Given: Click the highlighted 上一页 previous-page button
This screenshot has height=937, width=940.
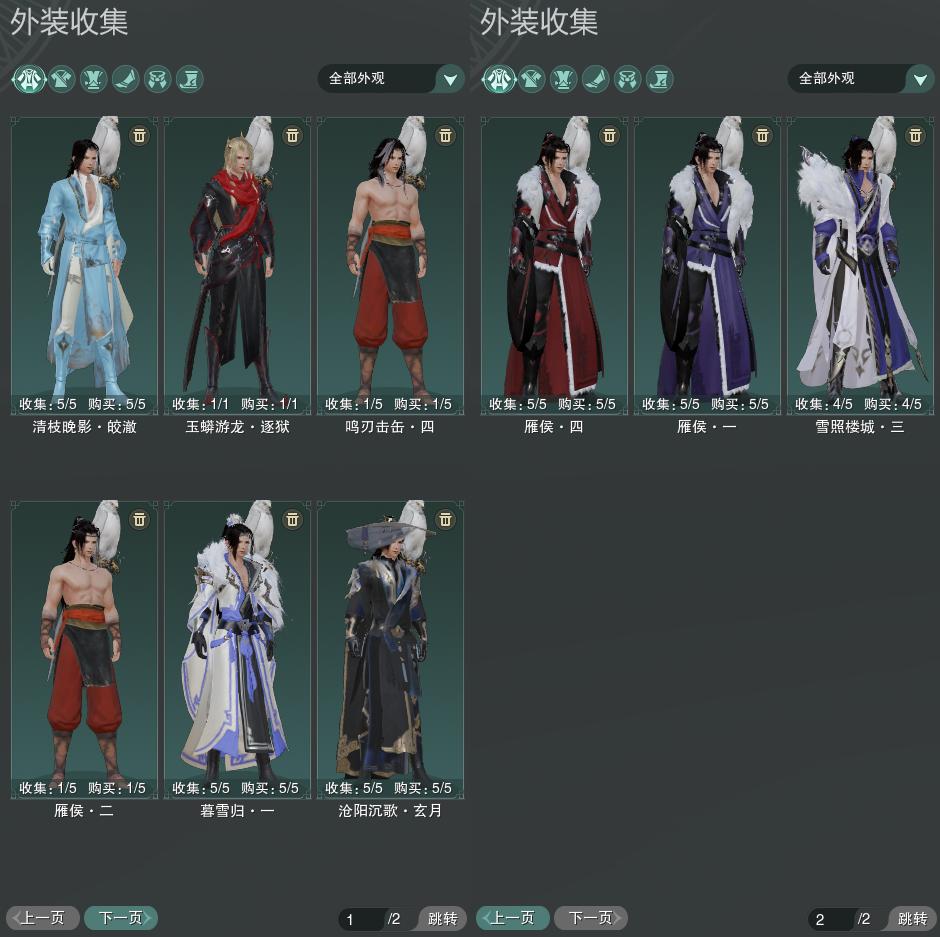Looking at the screenshot, I should 512,918.
